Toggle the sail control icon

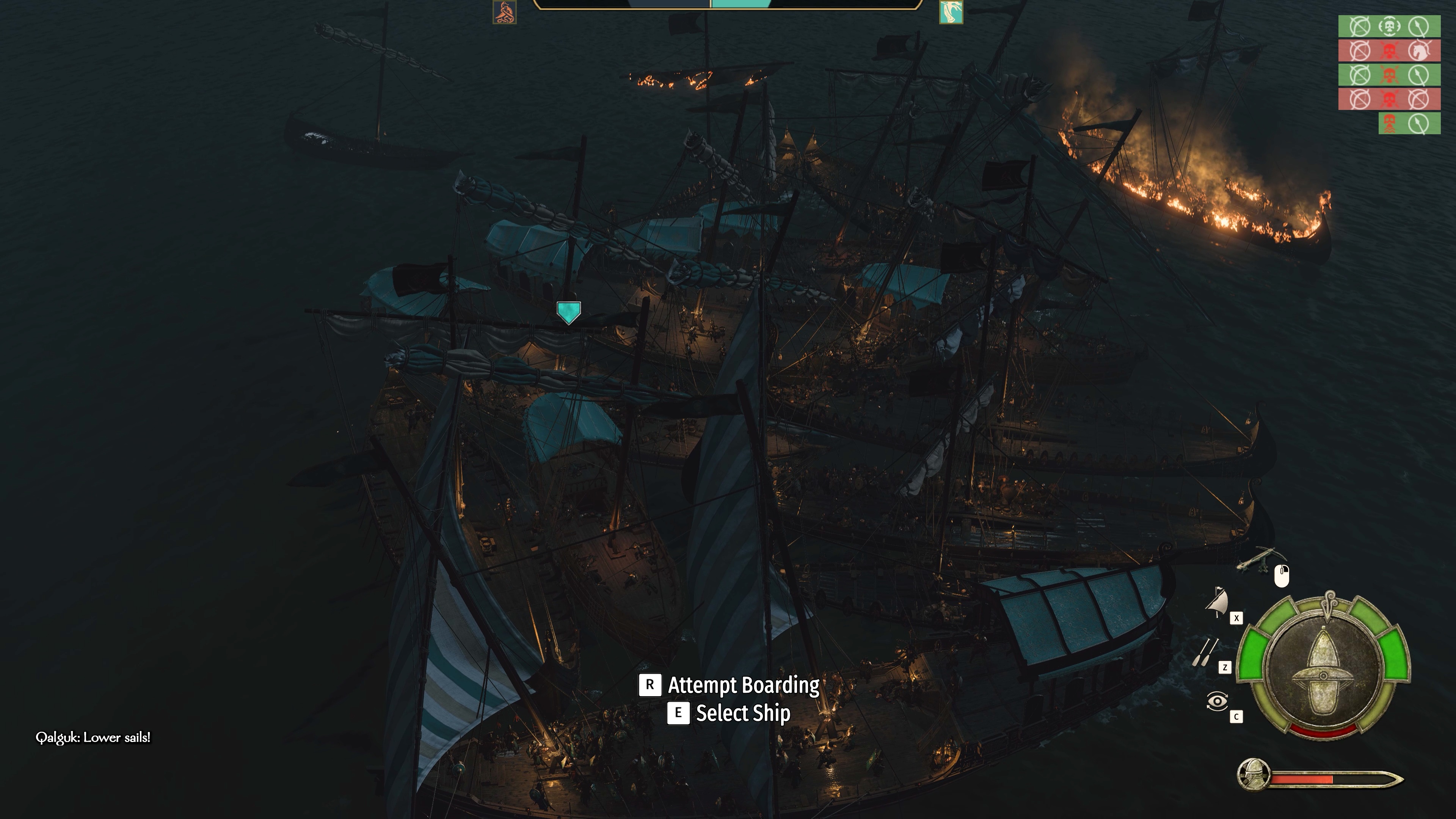[1217, 602]
